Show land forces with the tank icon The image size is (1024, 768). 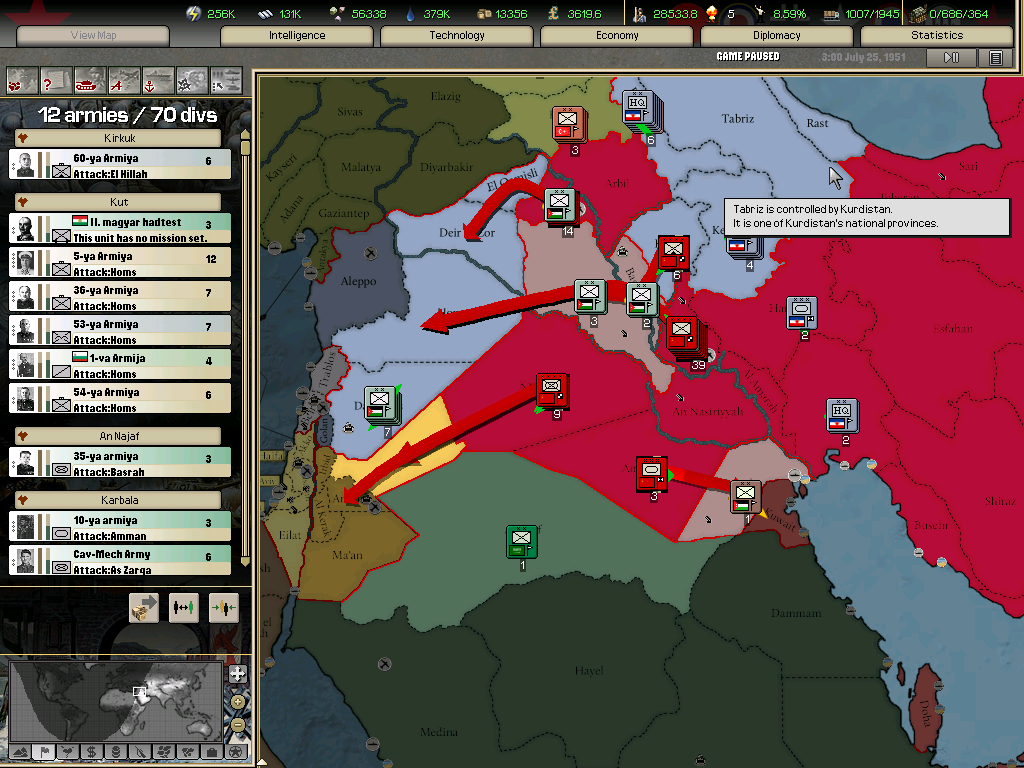click(x=90, y=79)
